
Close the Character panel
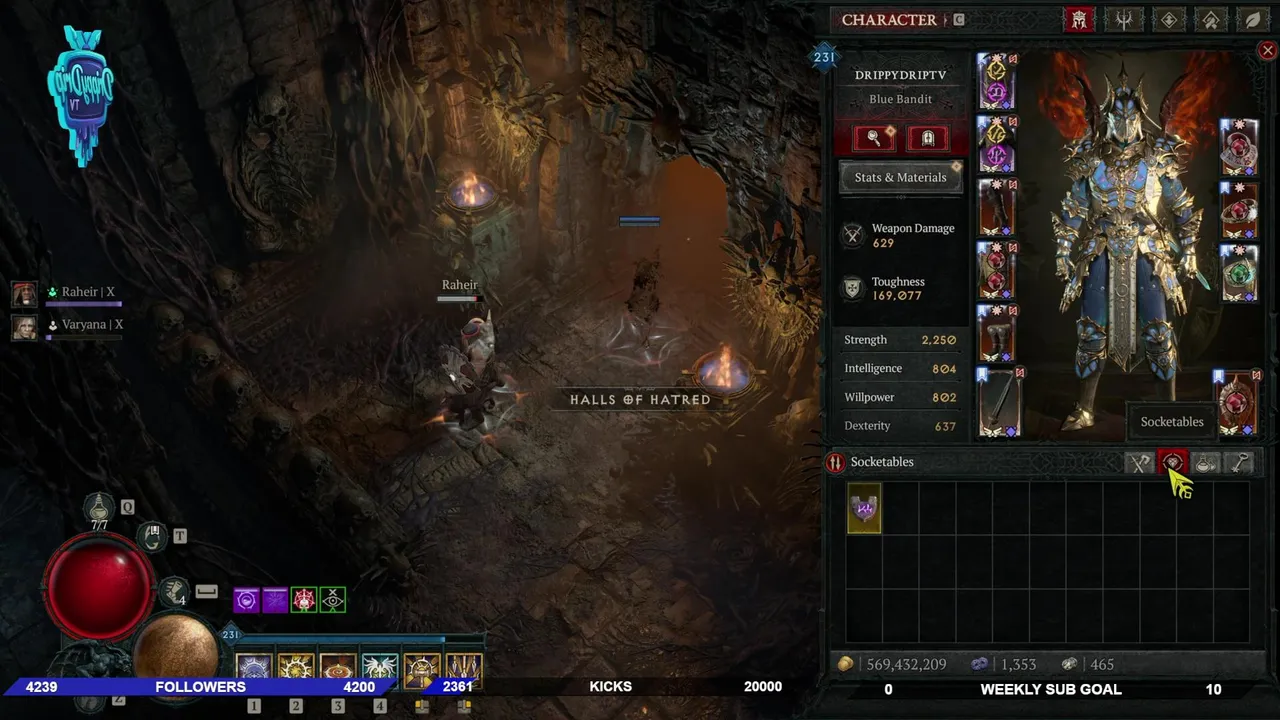(x=1267, y=50)
